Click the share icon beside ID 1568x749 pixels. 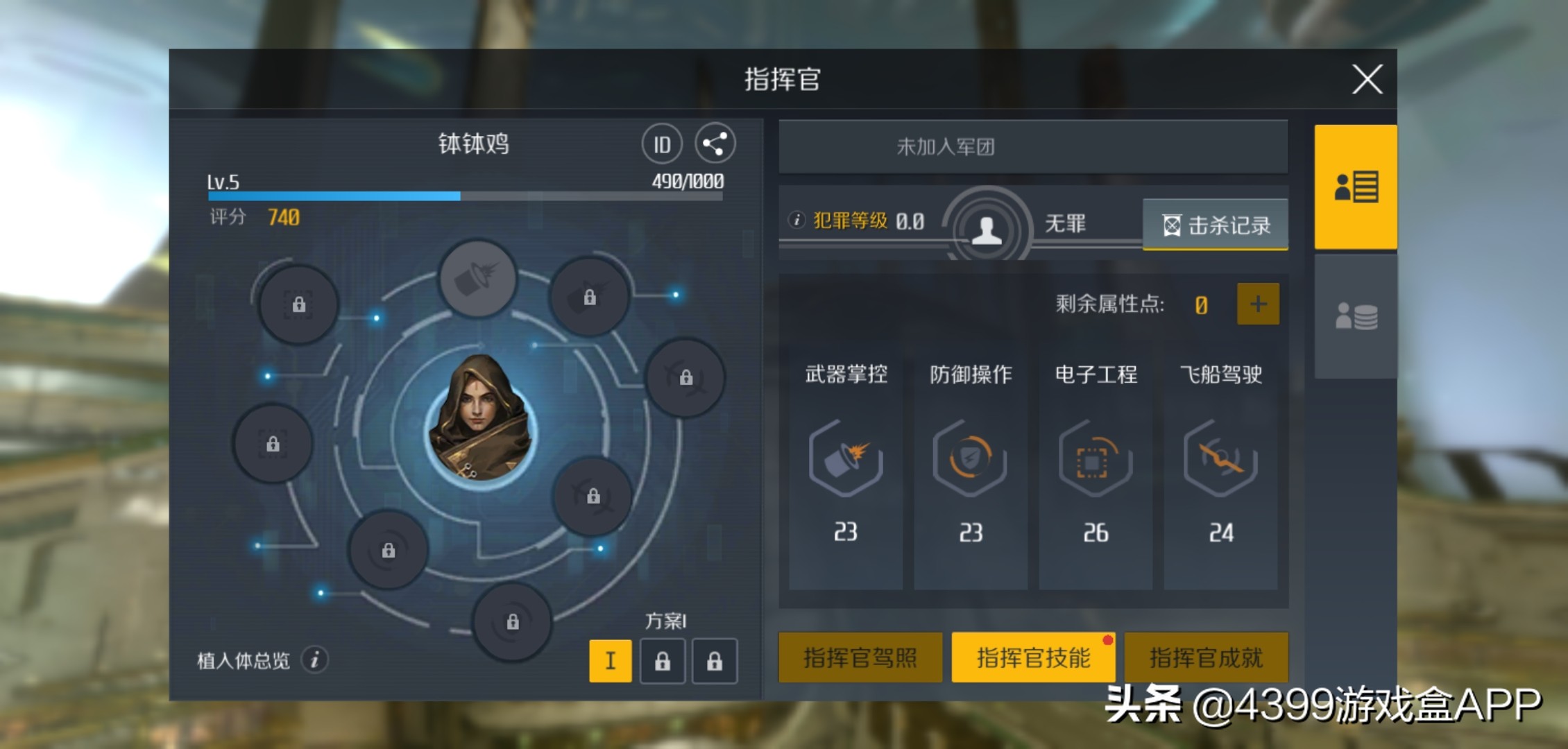(x=715, y=142)
